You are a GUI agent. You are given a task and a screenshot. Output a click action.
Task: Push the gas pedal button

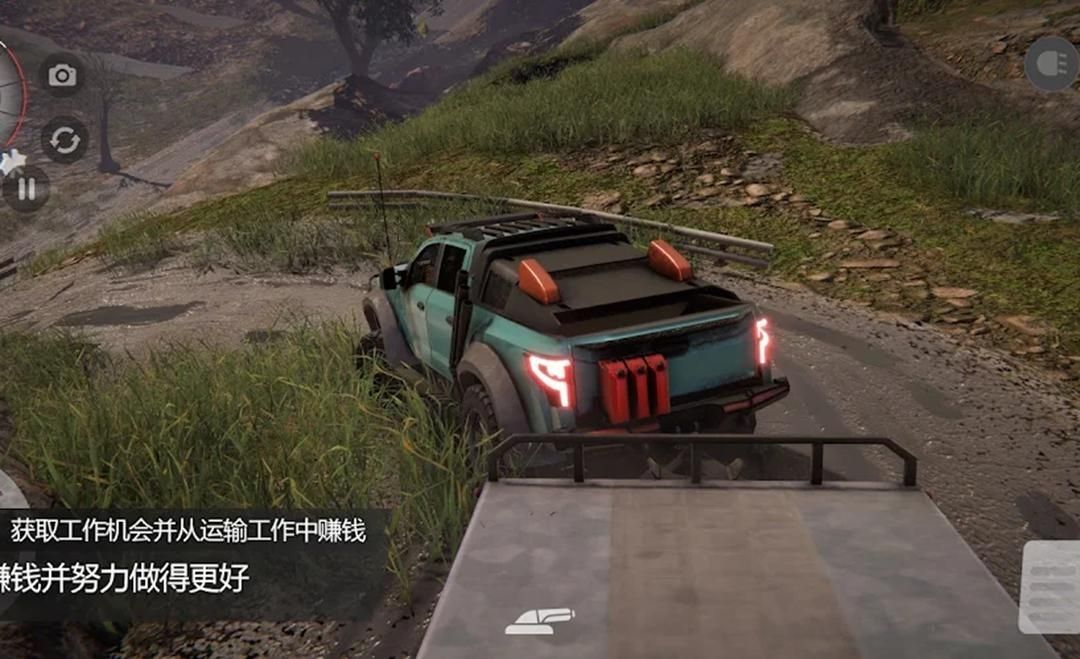(1050, 588)
